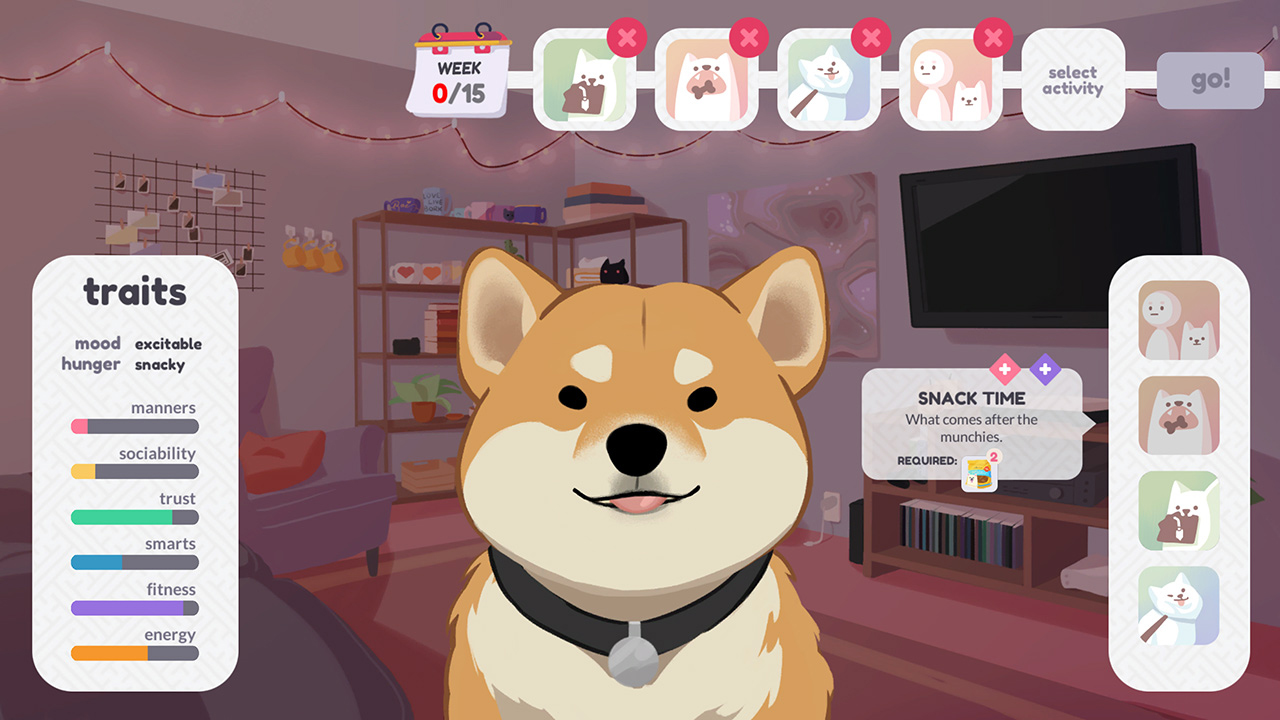Select the Snack Time activity from the sidebar
1280x720 pixels.
tap(1178, 415)
